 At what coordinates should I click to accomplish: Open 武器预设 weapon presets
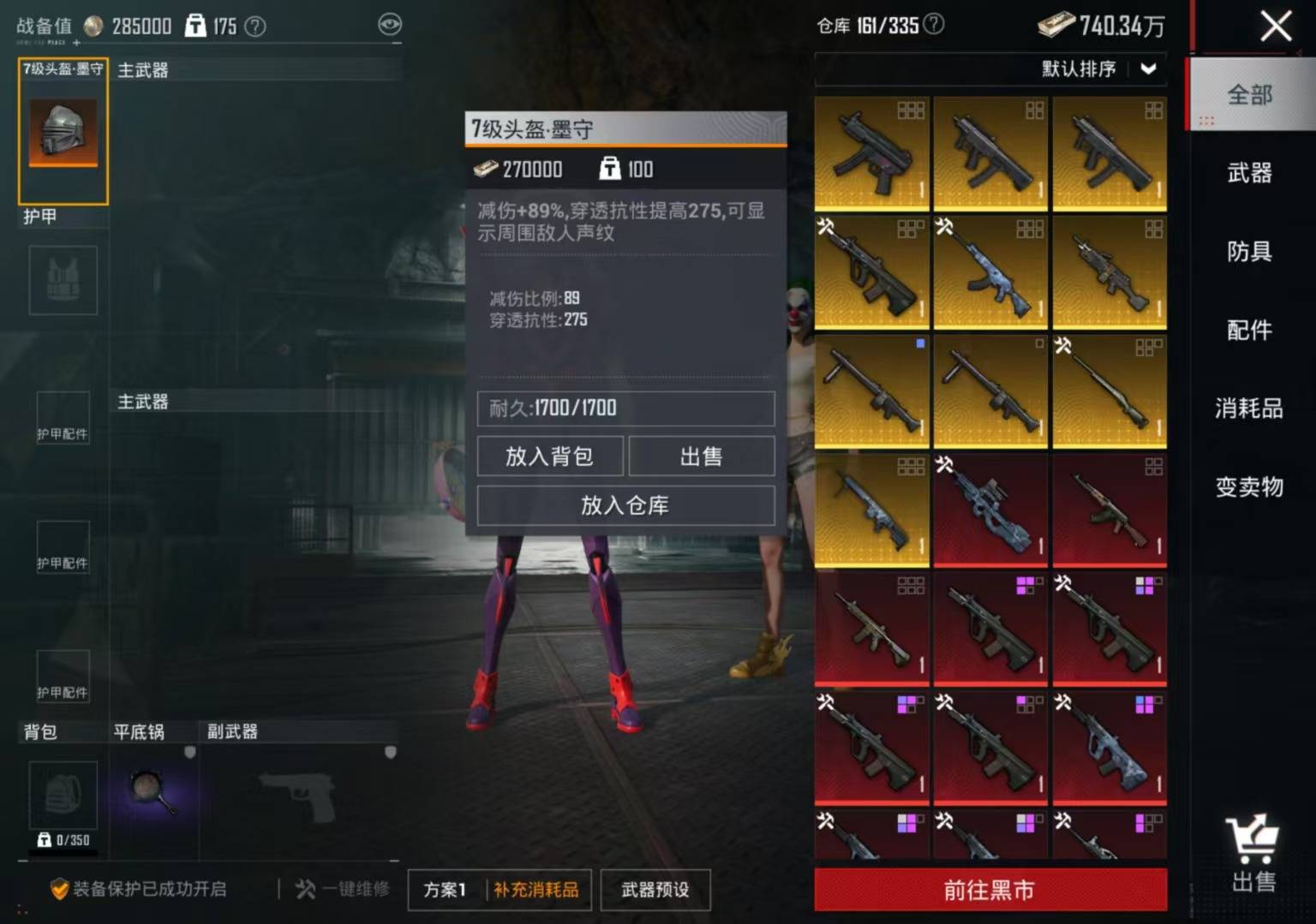[x=655, y=890]
